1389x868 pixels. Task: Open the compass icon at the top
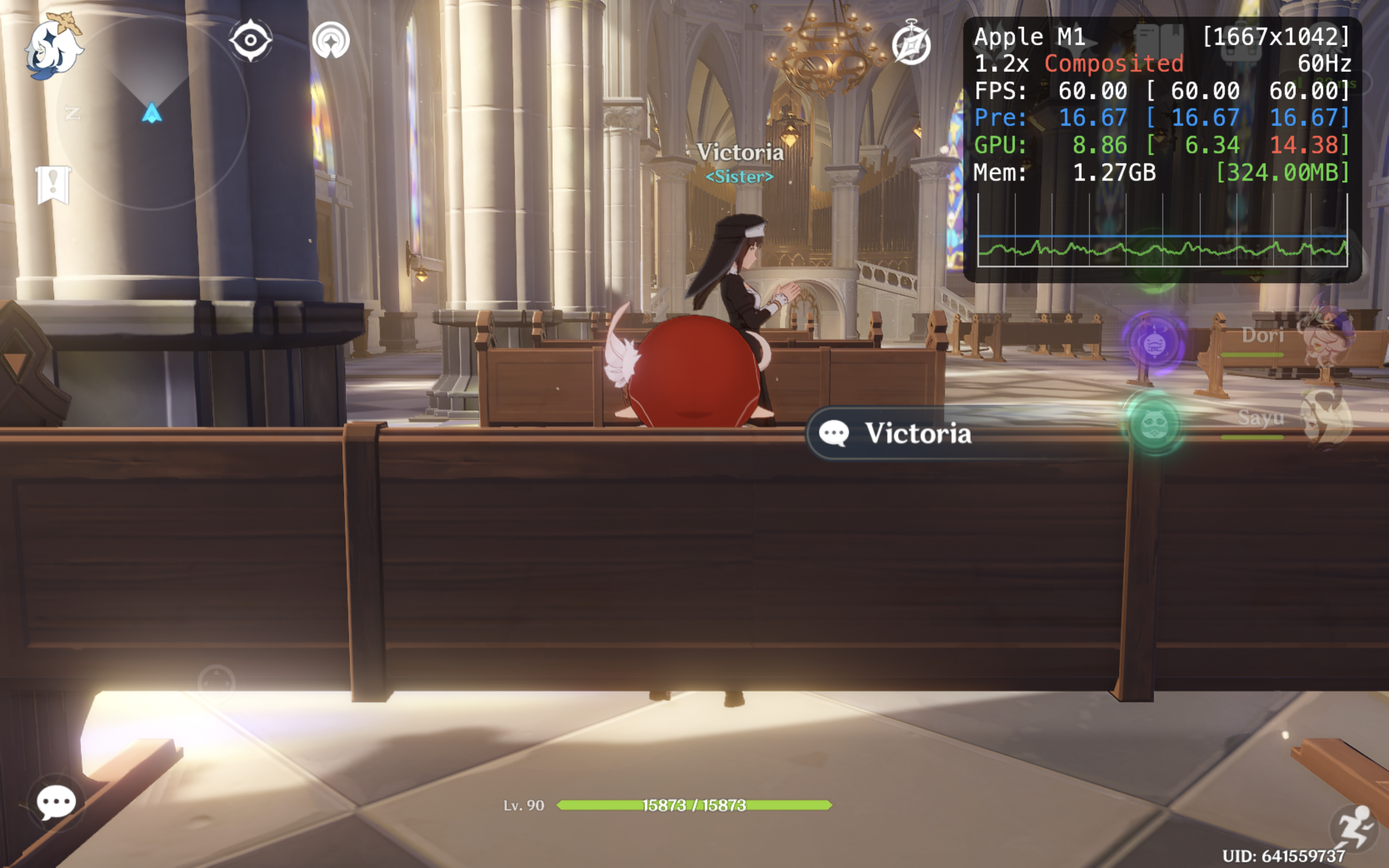click(911, 43)
